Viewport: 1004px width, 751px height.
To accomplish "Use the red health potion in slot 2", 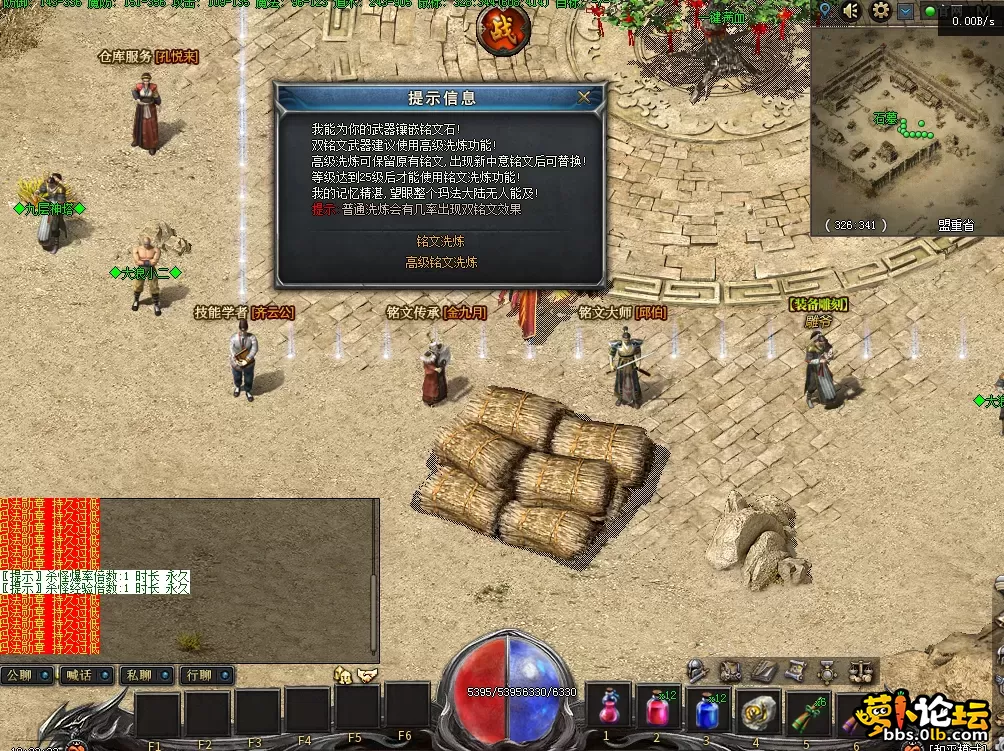I will [657, 708].
